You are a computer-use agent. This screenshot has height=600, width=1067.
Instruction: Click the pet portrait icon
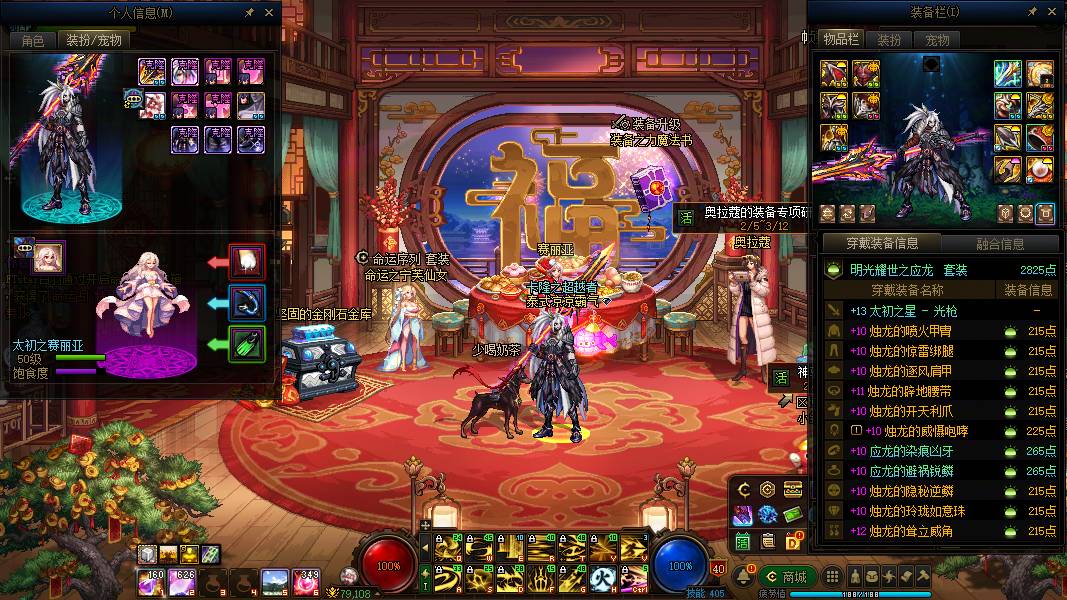[x=49, y=256]
